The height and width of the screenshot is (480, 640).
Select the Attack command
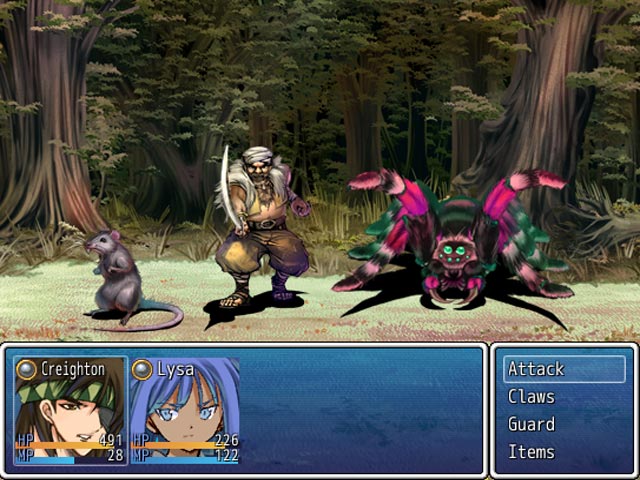pyautogui.click(x=564, y=369)
